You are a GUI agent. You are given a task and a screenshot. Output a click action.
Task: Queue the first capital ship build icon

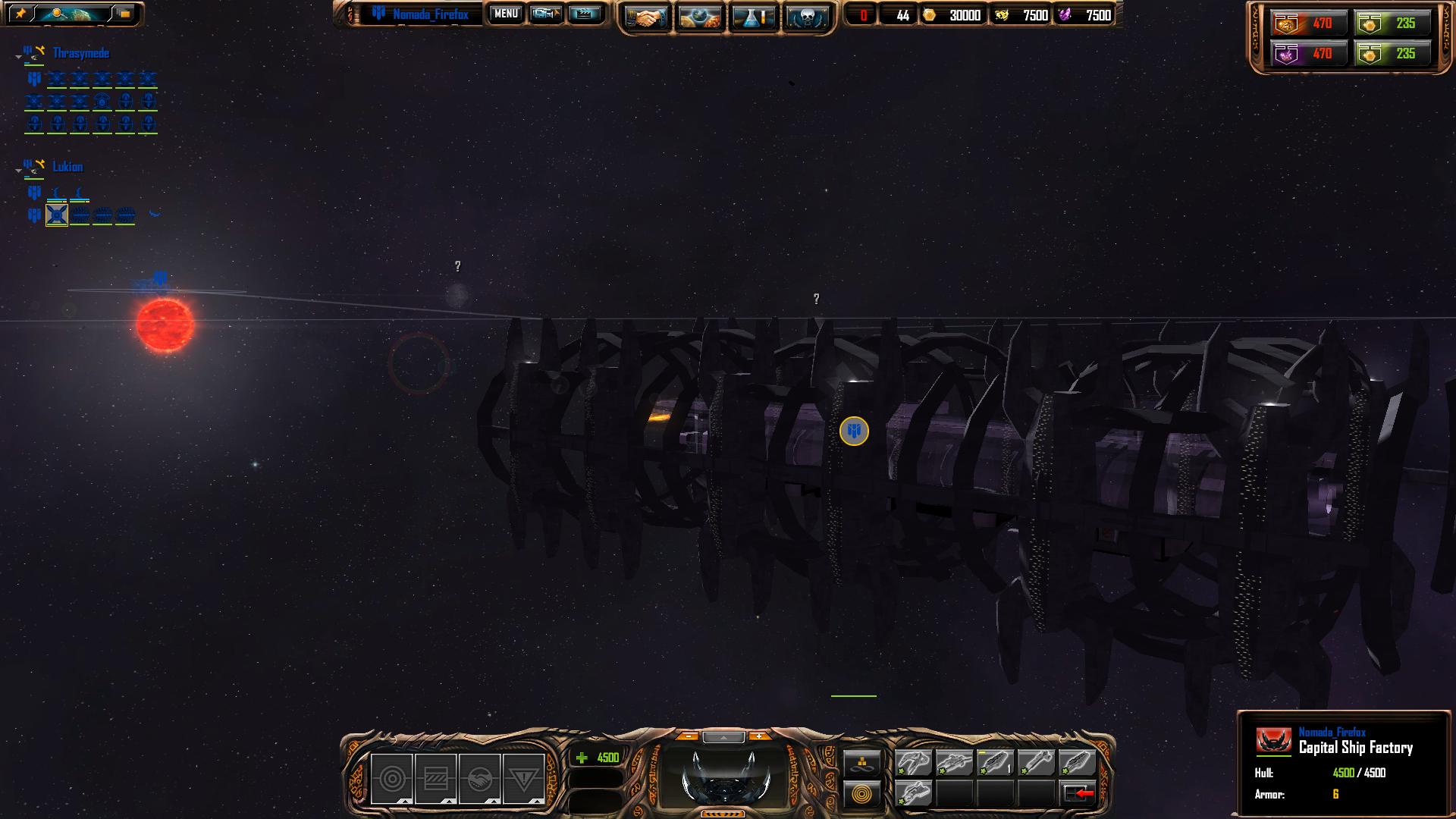point(913,762)
